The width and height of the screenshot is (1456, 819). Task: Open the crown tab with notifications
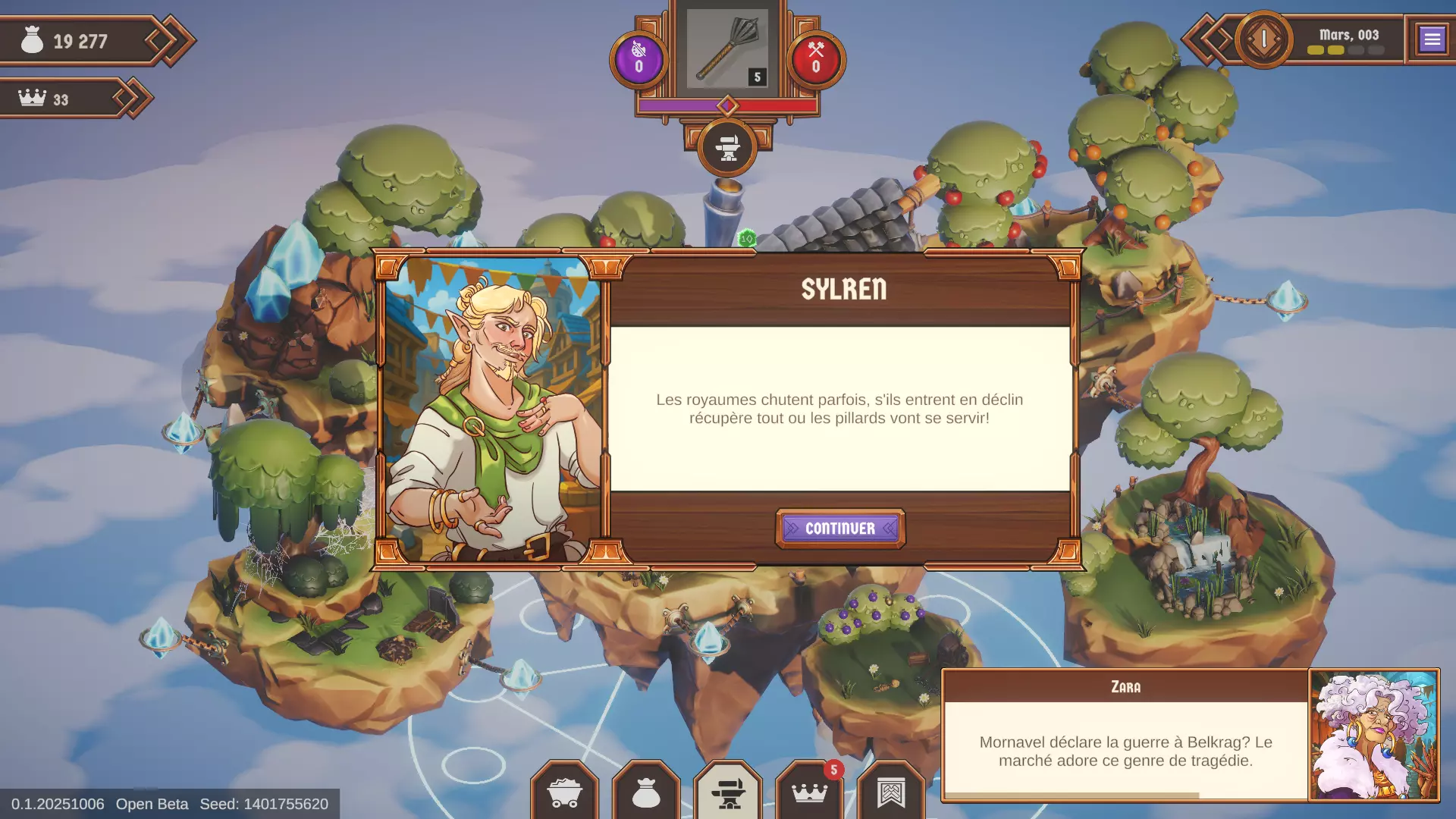809,793
